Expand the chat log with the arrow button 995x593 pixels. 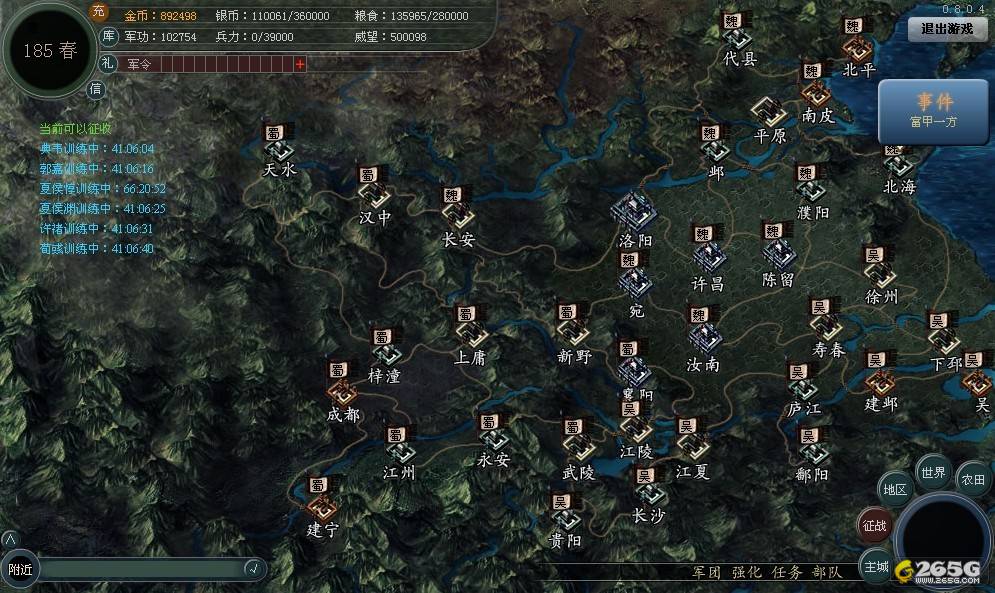10,539
